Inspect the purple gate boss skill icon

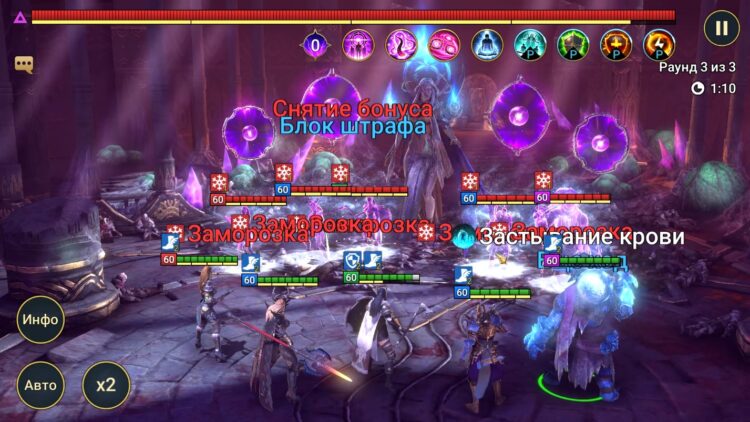pyautogui.click(x=358, y=45)
